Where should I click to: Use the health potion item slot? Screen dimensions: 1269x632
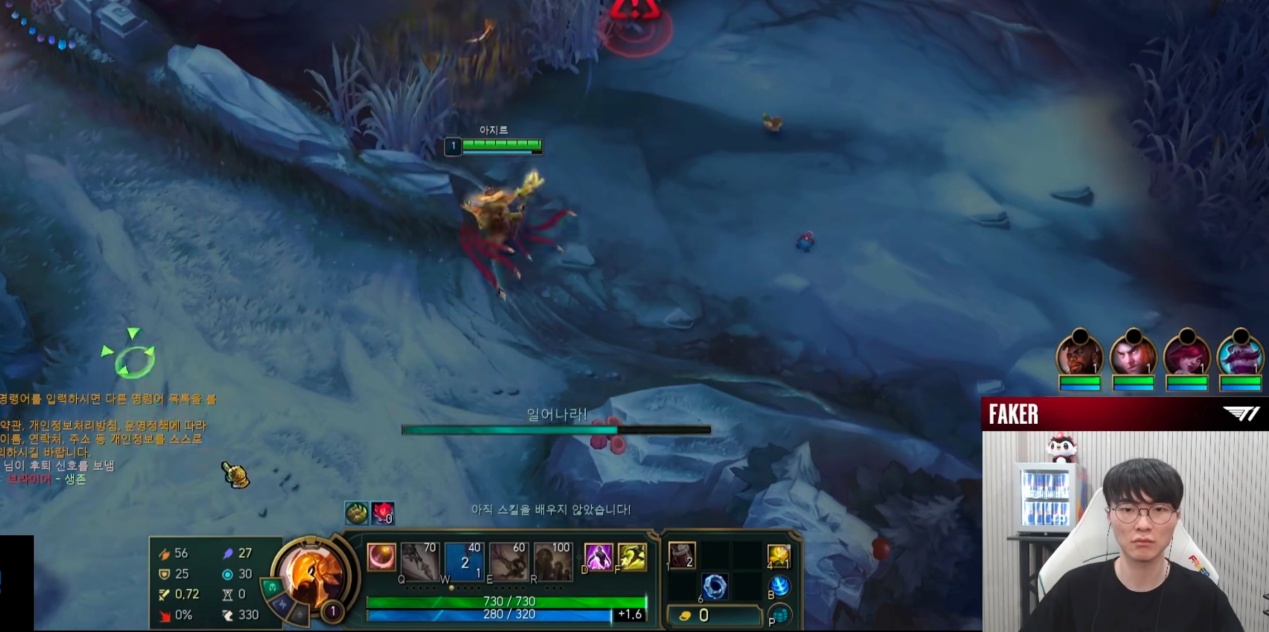click(x=682, y=555)
